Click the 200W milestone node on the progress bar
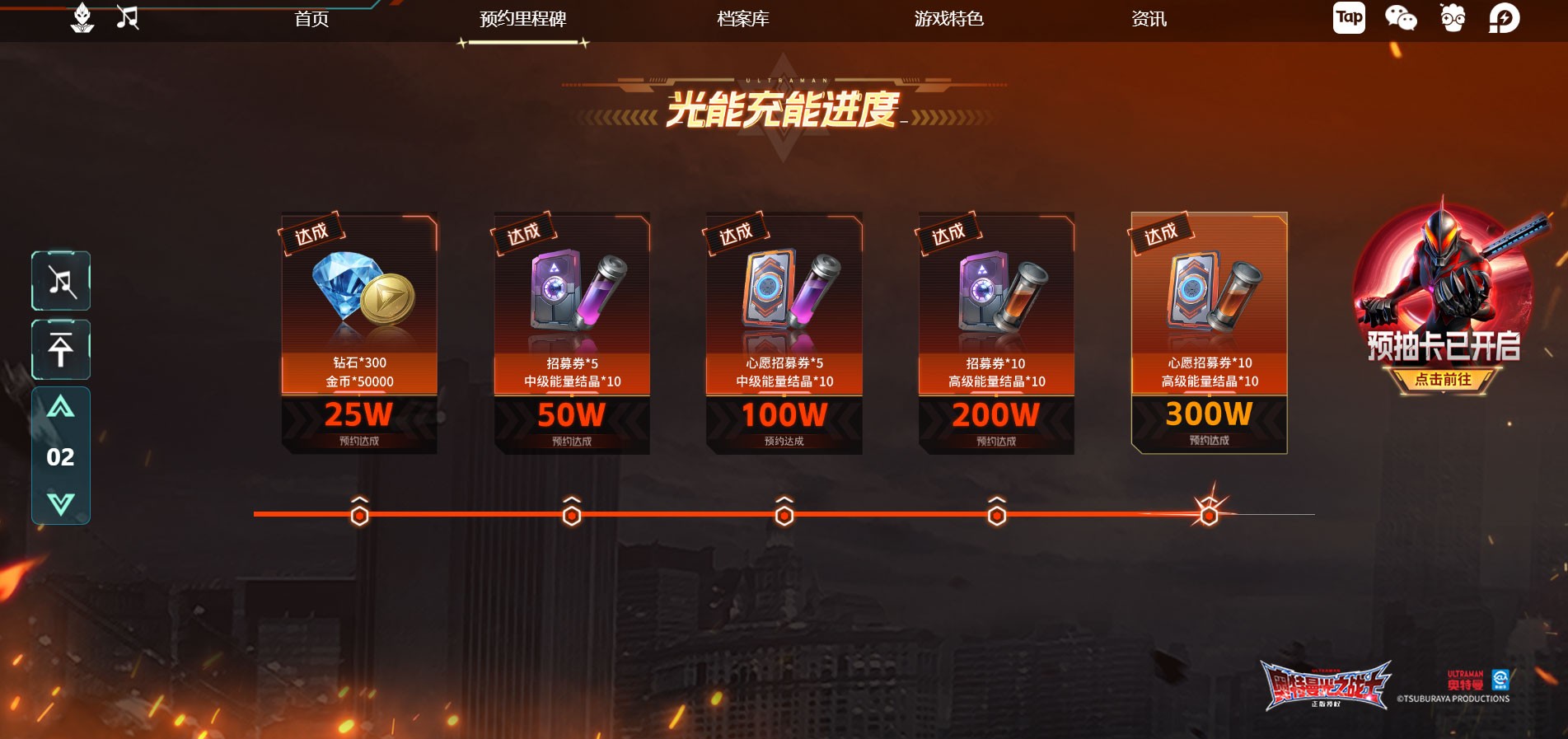The image size is (1568, 739). tap(998, 513)
